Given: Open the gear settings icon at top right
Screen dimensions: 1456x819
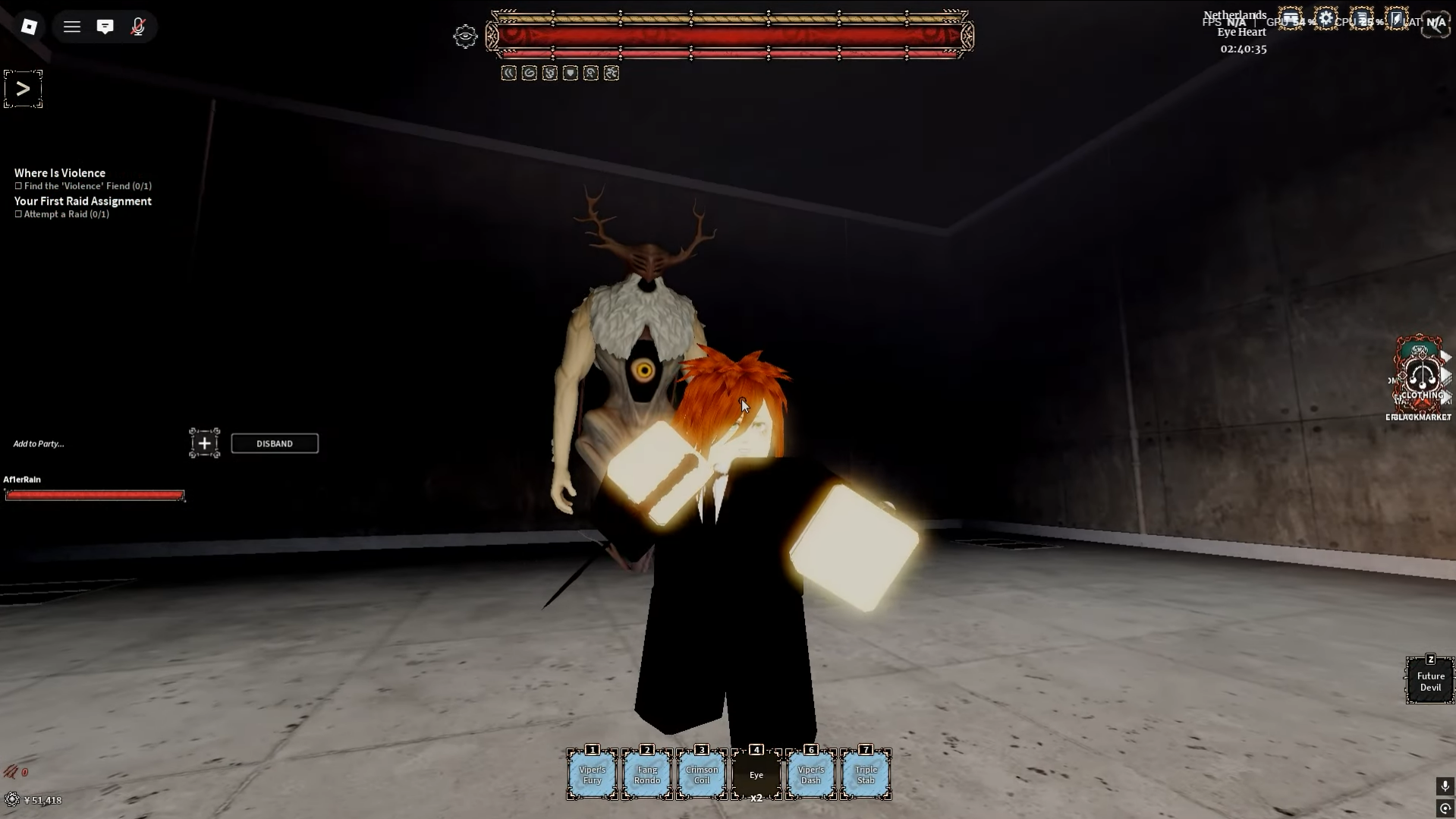Looking at the screenshot, I should 1325,19.
